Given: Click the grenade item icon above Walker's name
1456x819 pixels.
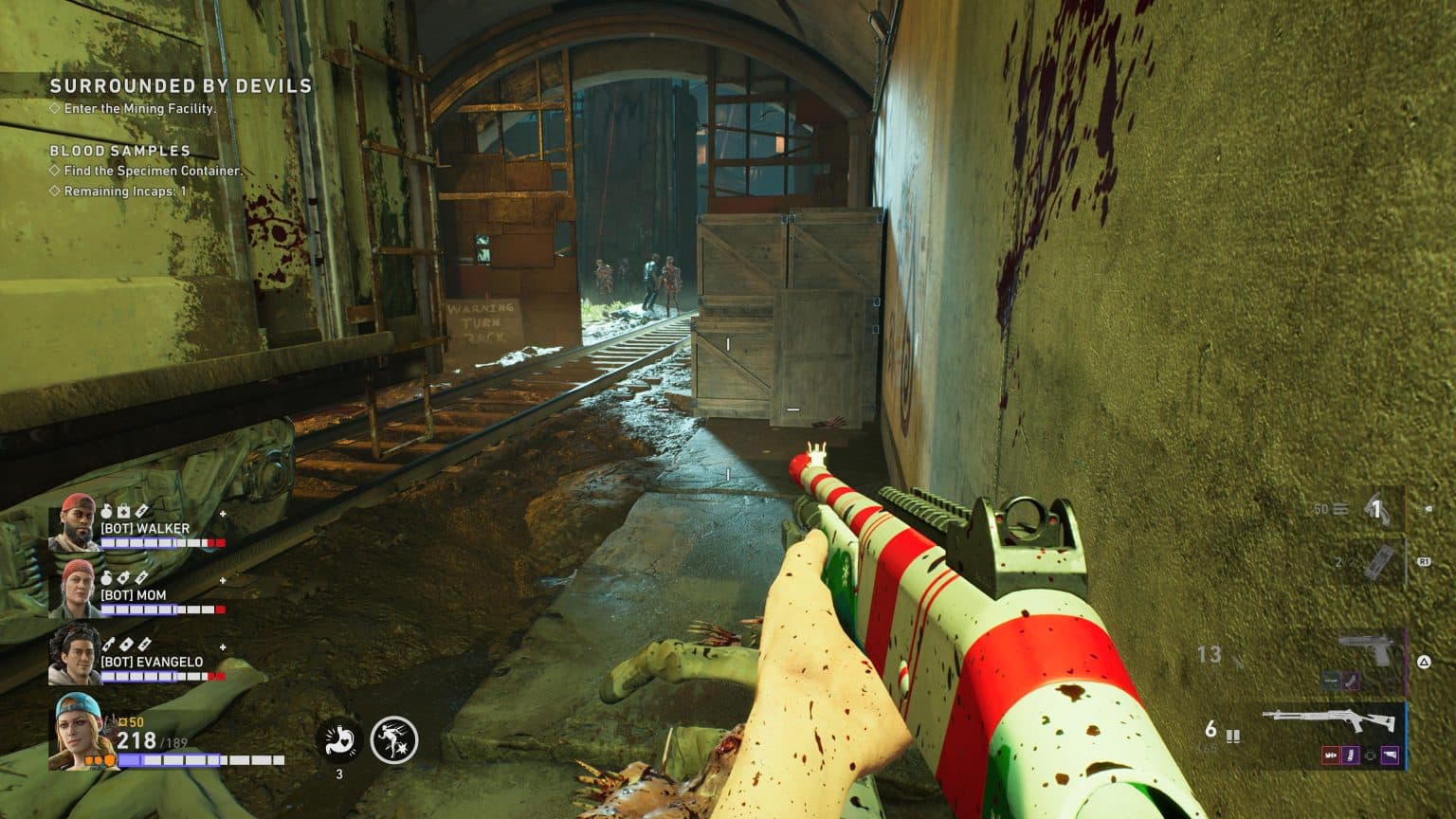Looking at the screenshot, I should pyautogui.click(x=106, y=510).
